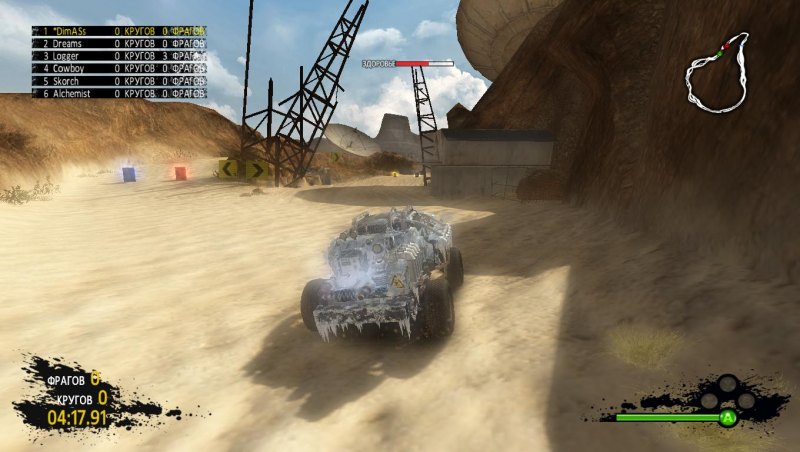Viewport: 800px width, 452px height.
Task: Select Skorch in the player list
Action: [x=120, y=80]
